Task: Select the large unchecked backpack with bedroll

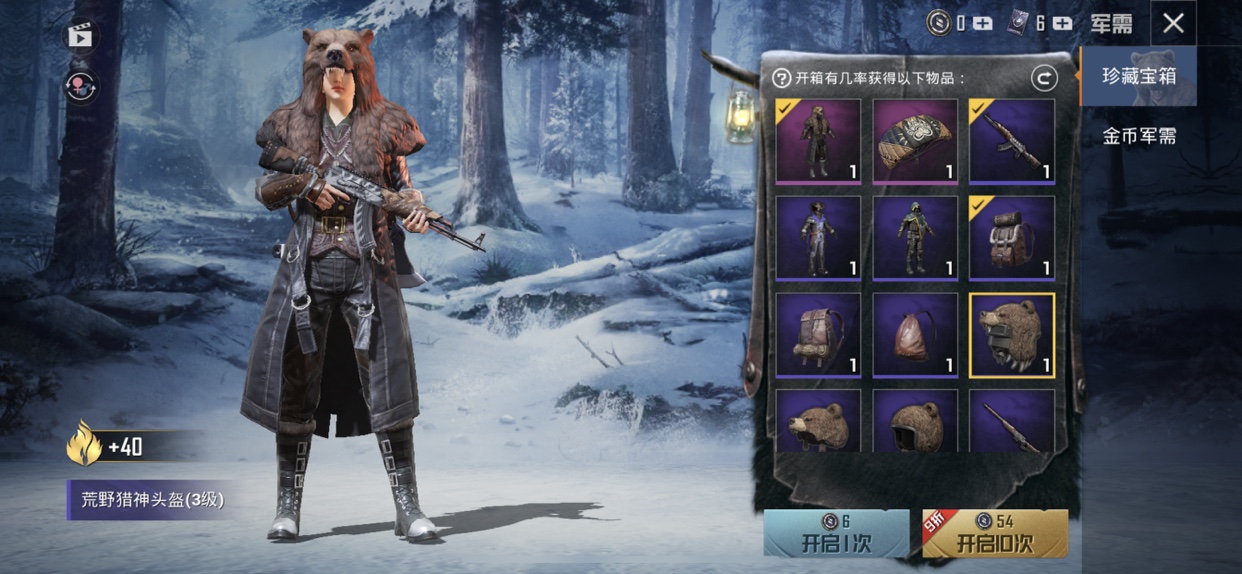Action: pos(818,335)
